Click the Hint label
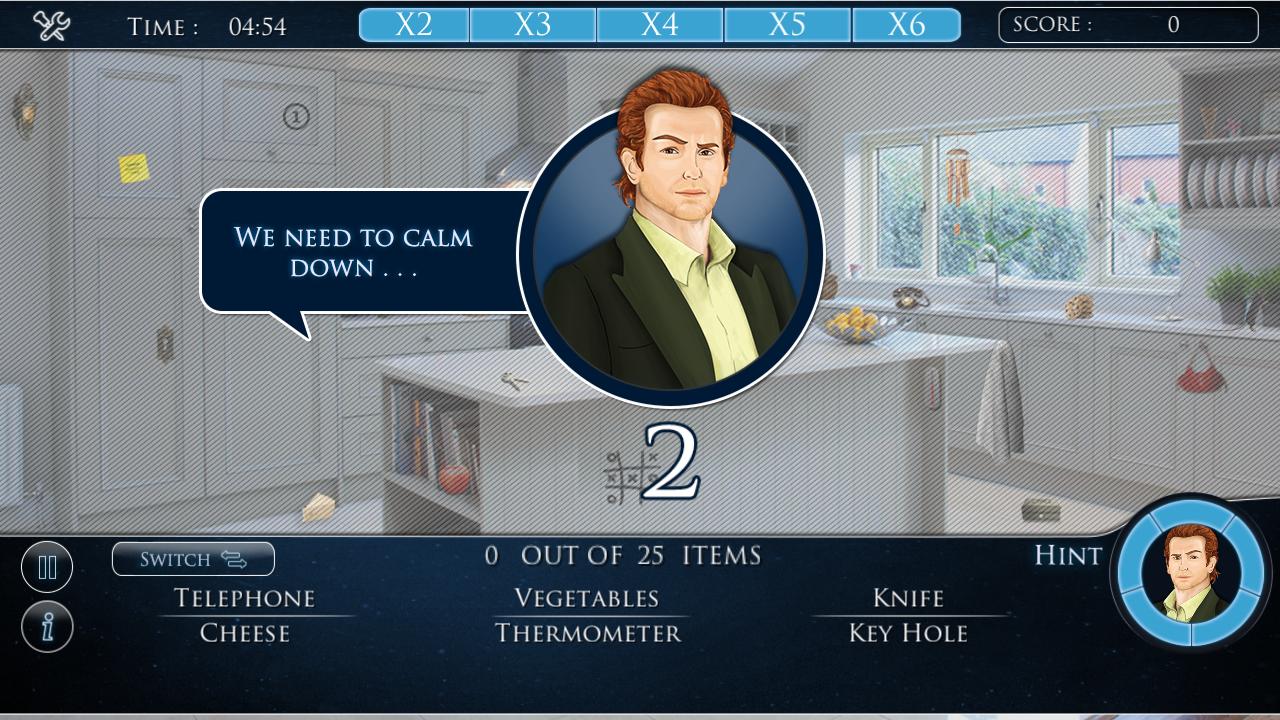This screenshot has height=720, width=1280. tap(1066, 556)
